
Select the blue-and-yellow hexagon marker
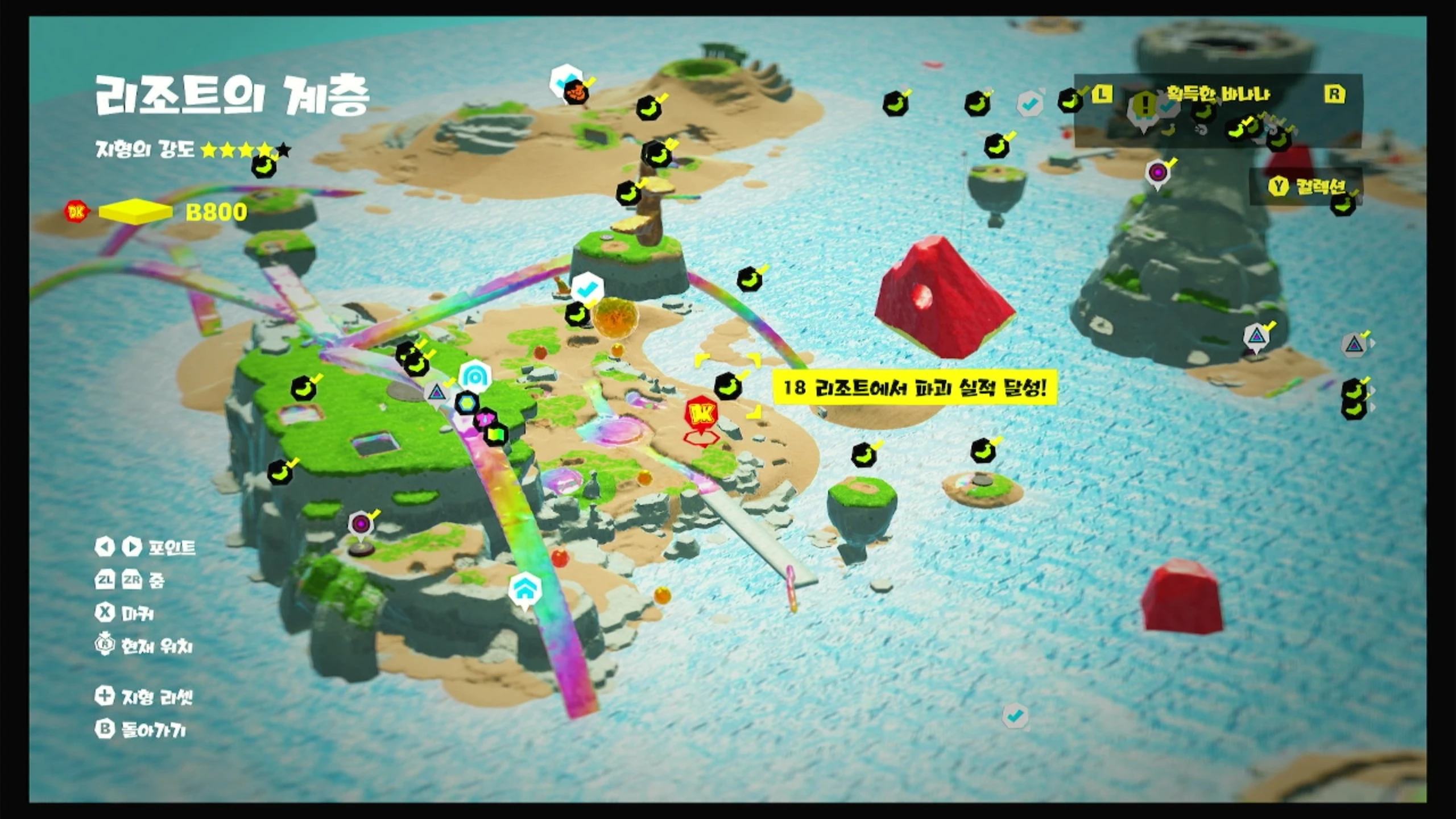[467, 403]
